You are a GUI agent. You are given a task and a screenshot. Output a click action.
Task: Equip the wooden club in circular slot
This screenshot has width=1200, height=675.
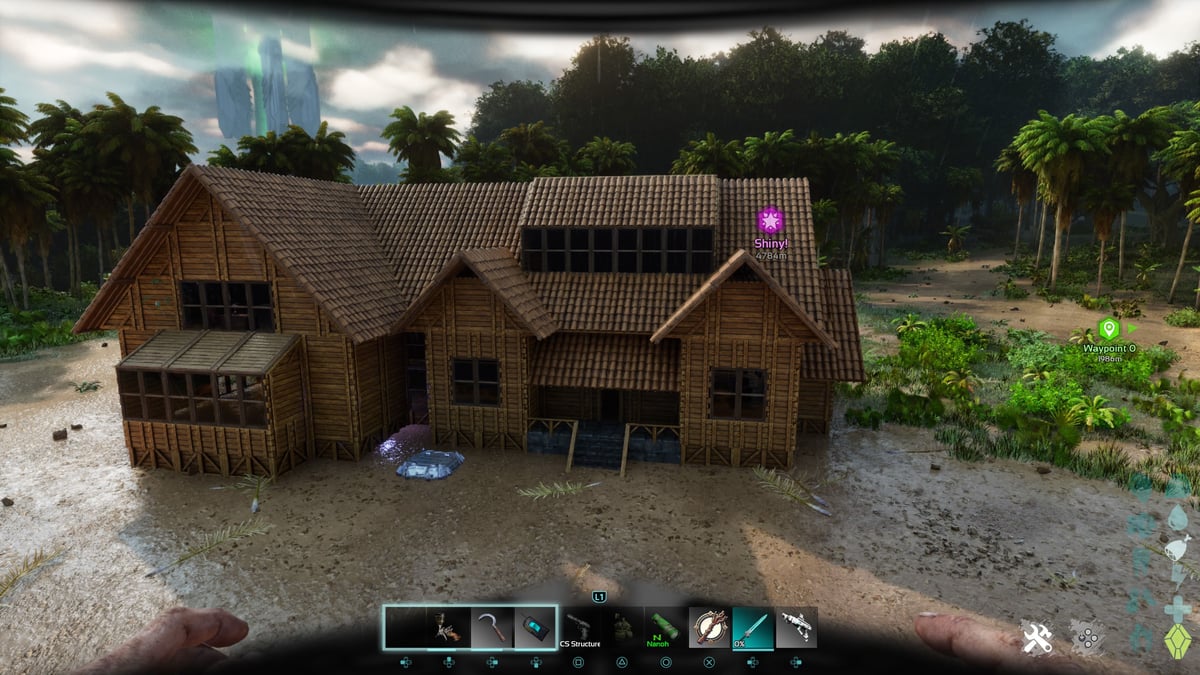pos(709,627)
